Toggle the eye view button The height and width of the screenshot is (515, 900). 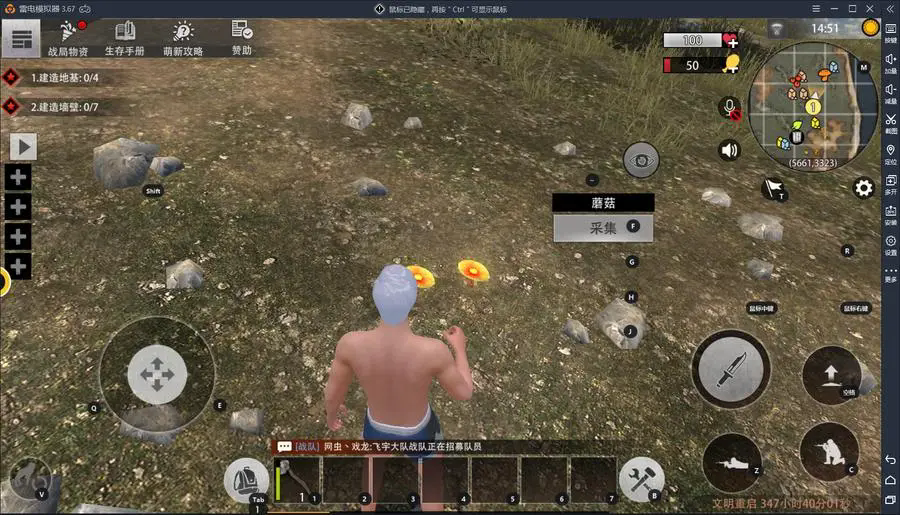tap(641, 160)
